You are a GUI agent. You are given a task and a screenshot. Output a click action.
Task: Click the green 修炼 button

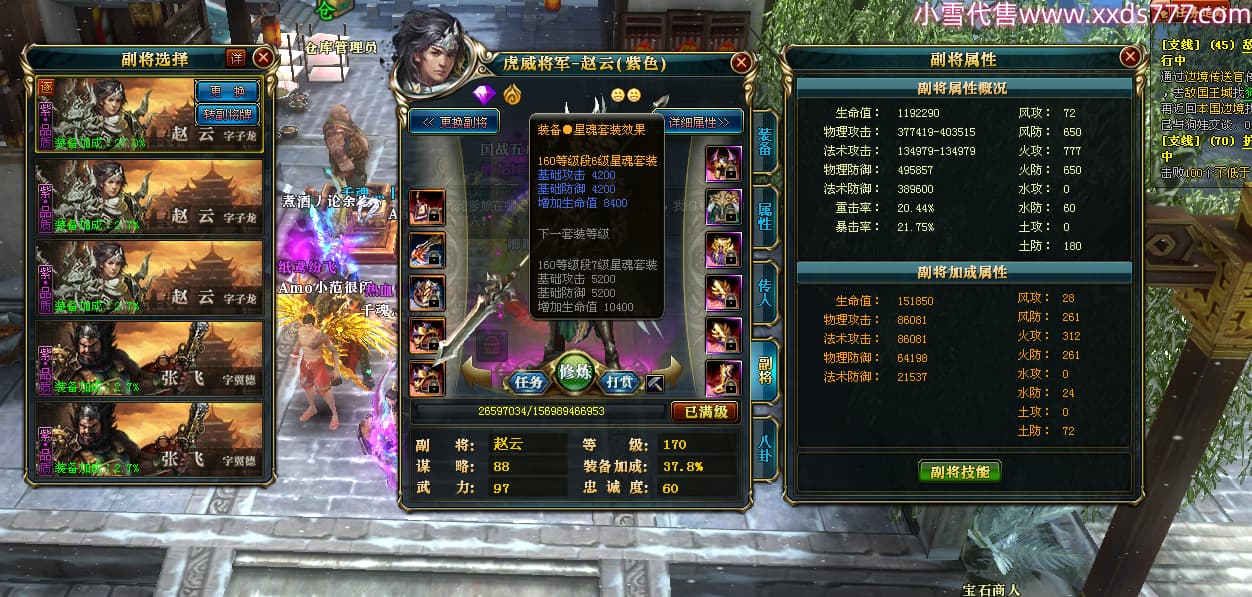[x=575, y=372]
